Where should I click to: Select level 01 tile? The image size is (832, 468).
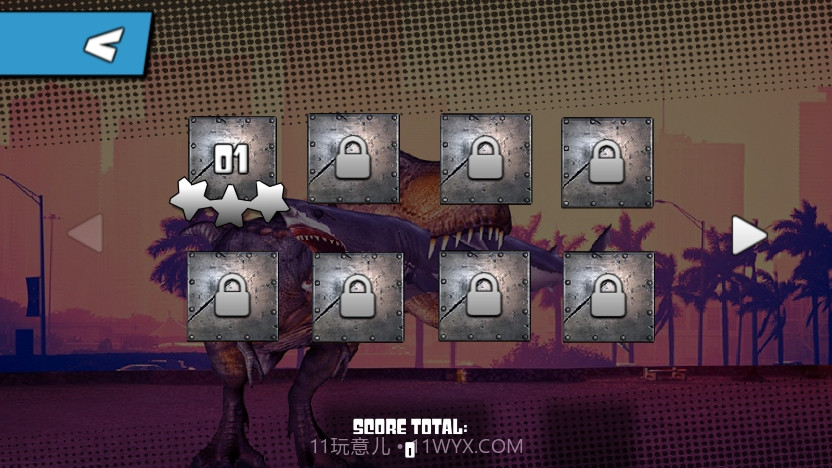click(232, 160)
